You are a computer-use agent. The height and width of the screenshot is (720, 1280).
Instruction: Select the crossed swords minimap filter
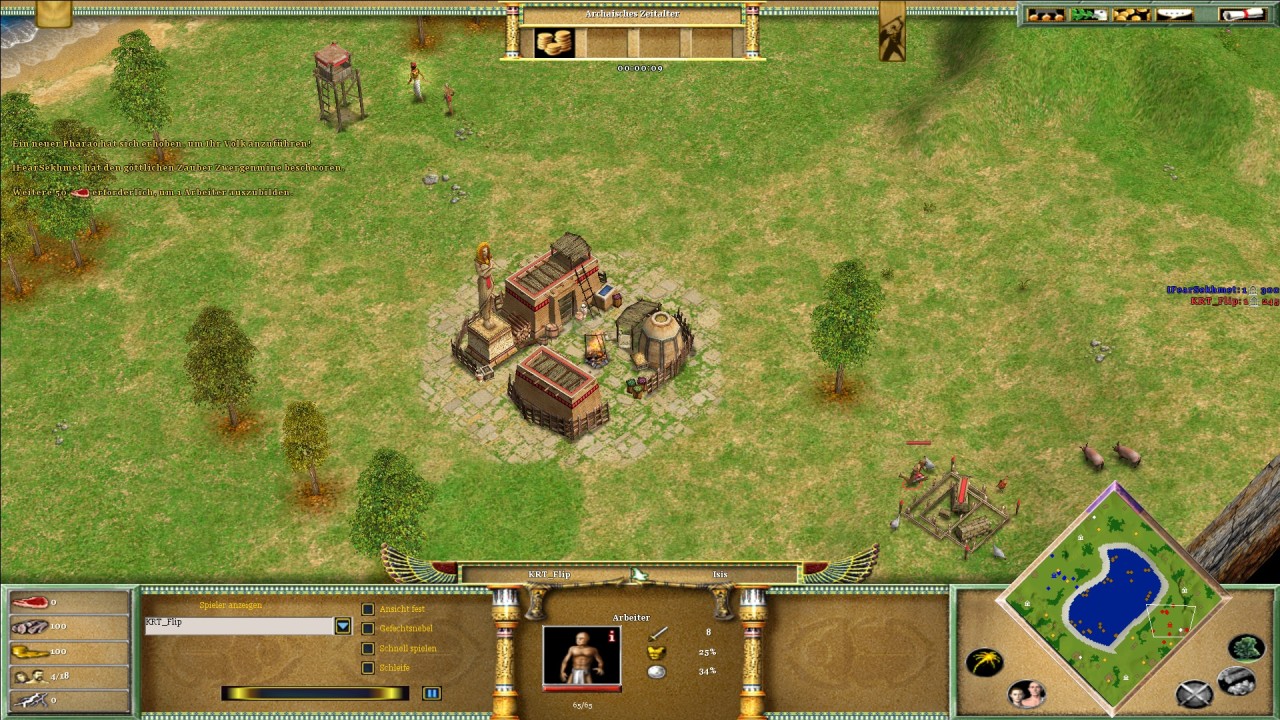[1193, 693]
